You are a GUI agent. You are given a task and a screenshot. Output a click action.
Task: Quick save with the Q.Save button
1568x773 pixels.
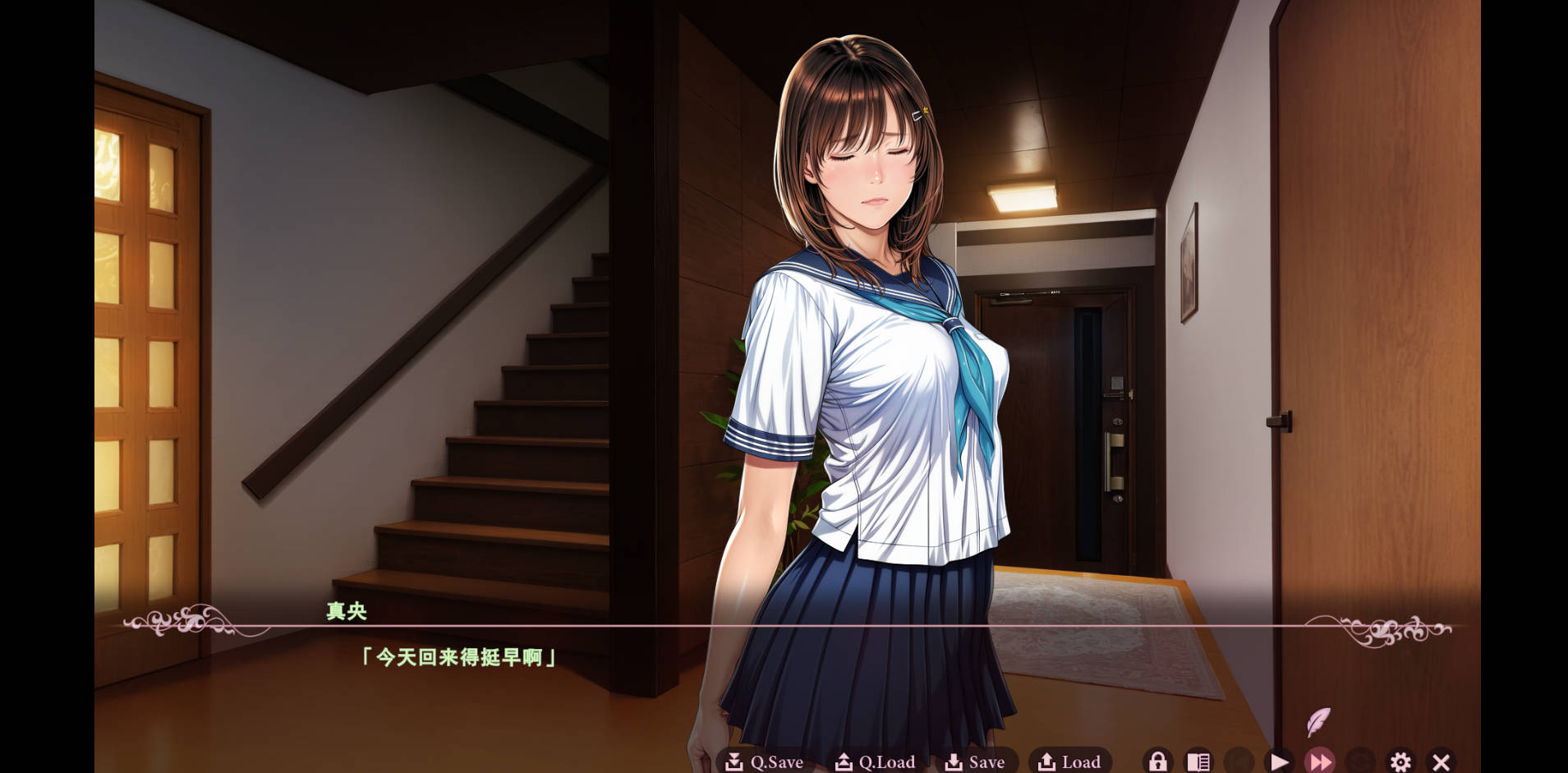click(764, 761)
